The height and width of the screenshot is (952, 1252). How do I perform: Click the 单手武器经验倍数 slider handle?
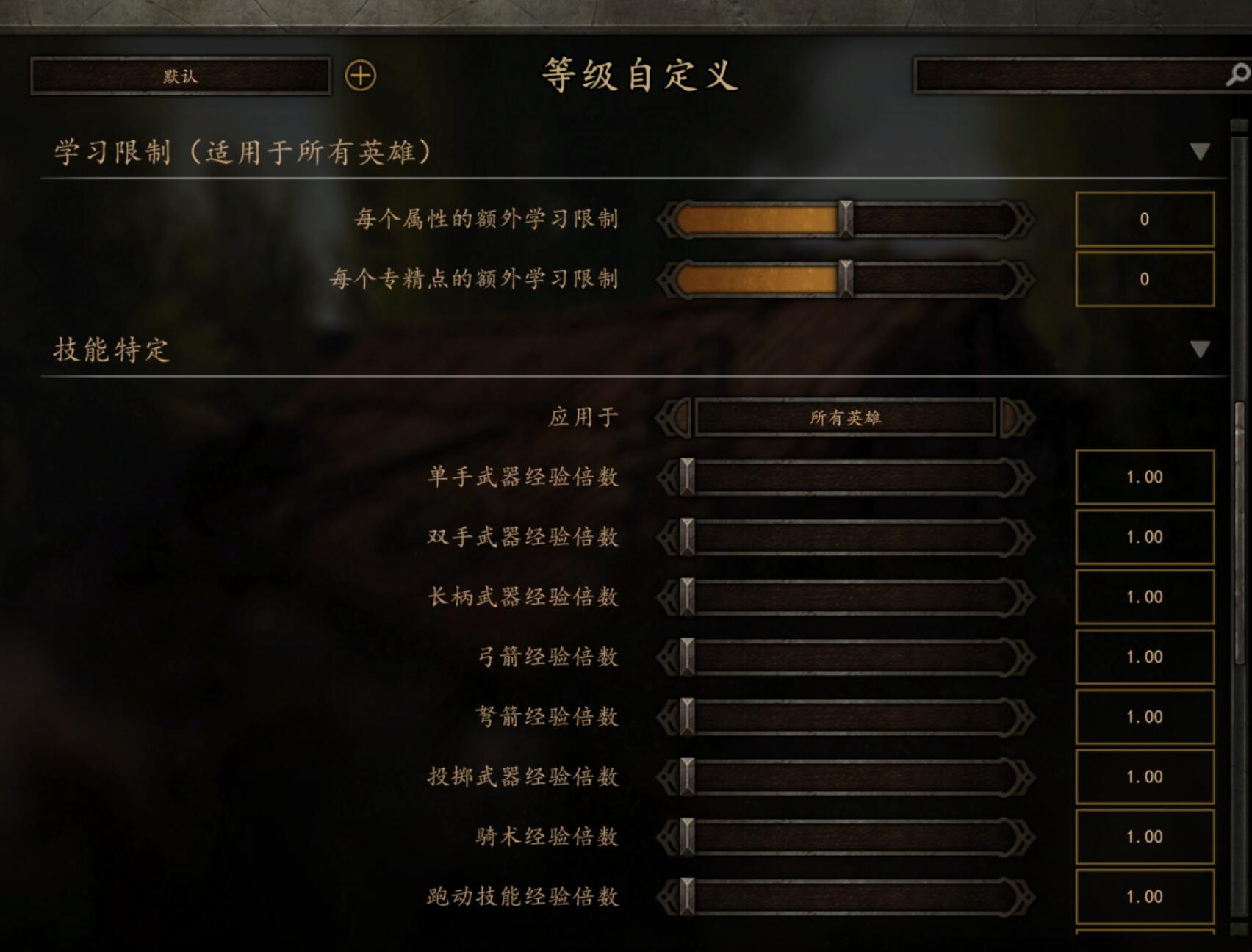click(x=686, y=477)
